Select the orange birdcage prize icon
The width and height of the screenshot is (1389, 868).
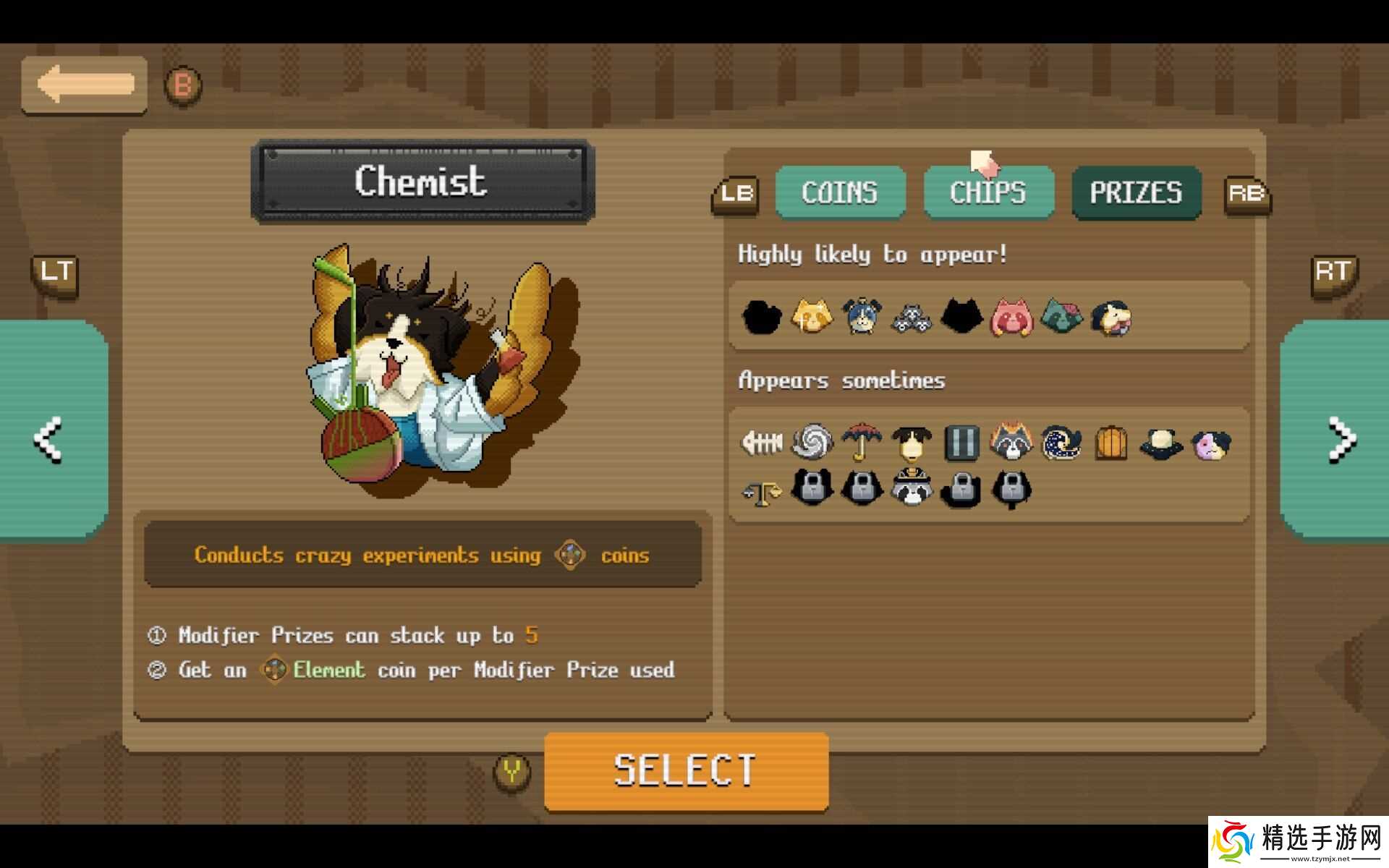[1111, 443]
